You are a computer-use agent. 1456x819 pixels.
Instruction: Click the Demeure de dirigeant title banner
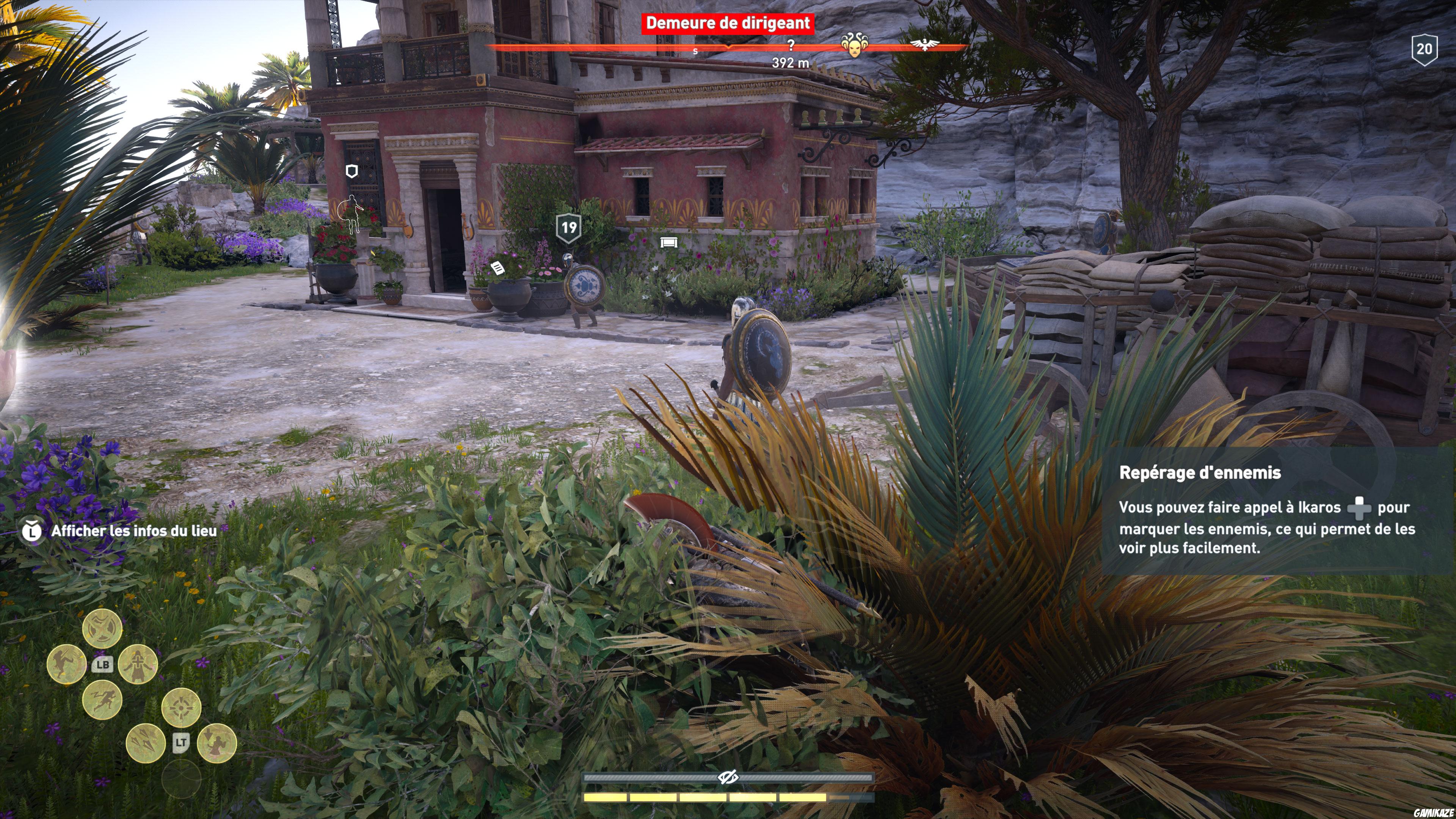point(728,23)
